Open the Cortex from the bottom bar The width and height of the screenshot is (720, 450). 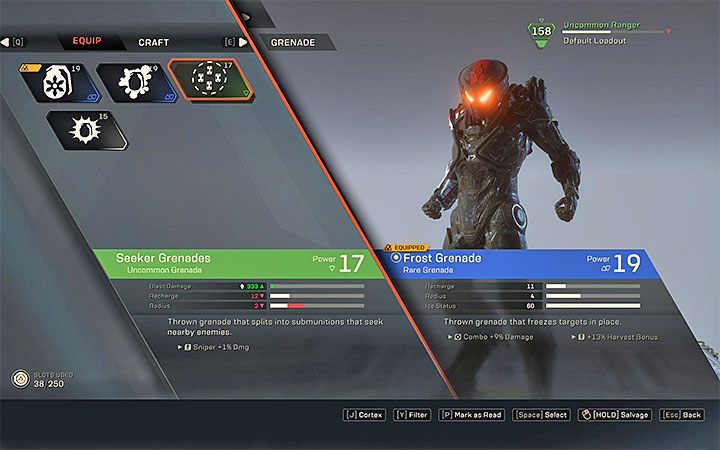(365, 414)
